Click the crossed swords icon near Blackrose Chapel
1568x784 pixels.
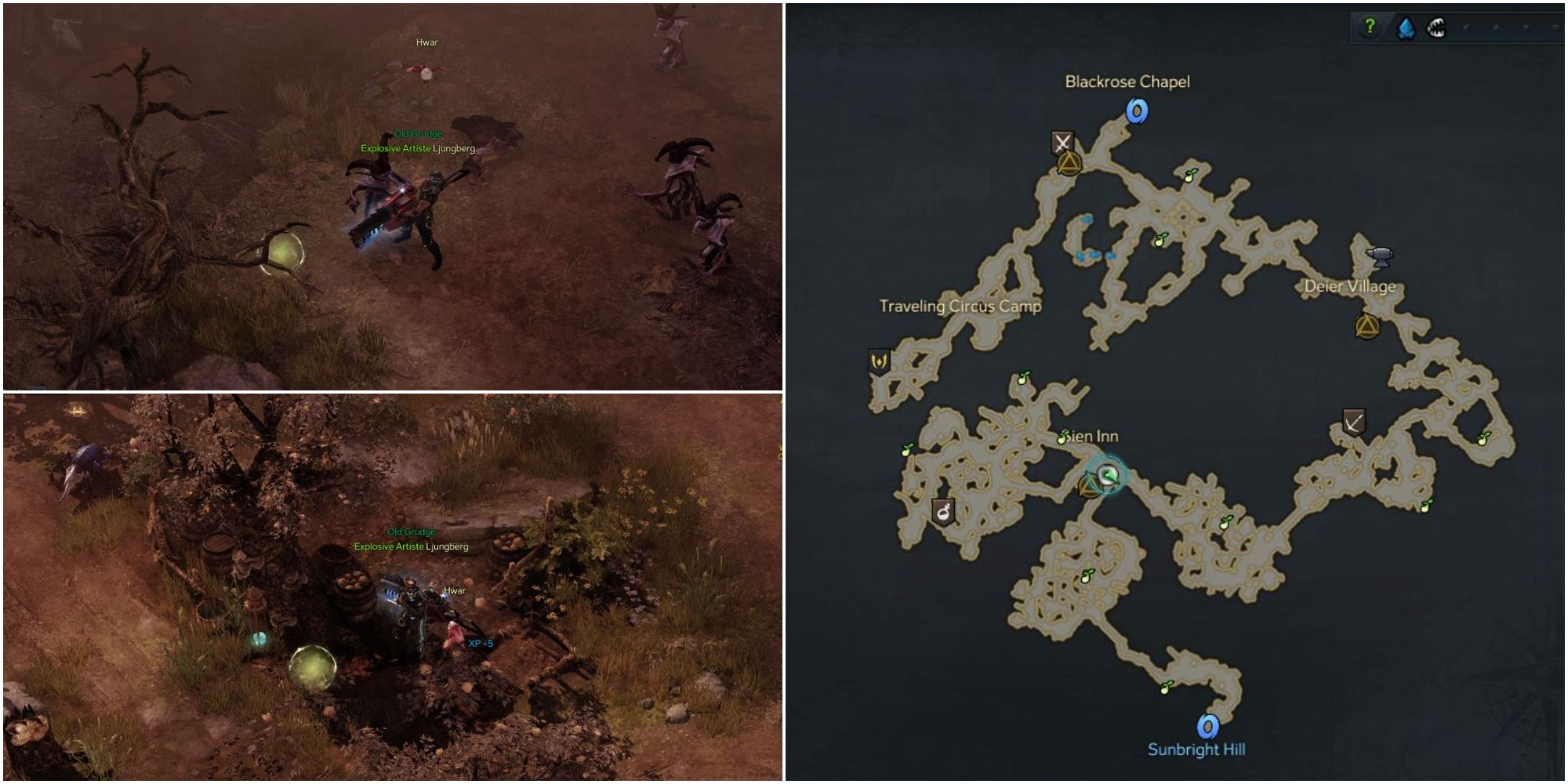(1063, 143)
